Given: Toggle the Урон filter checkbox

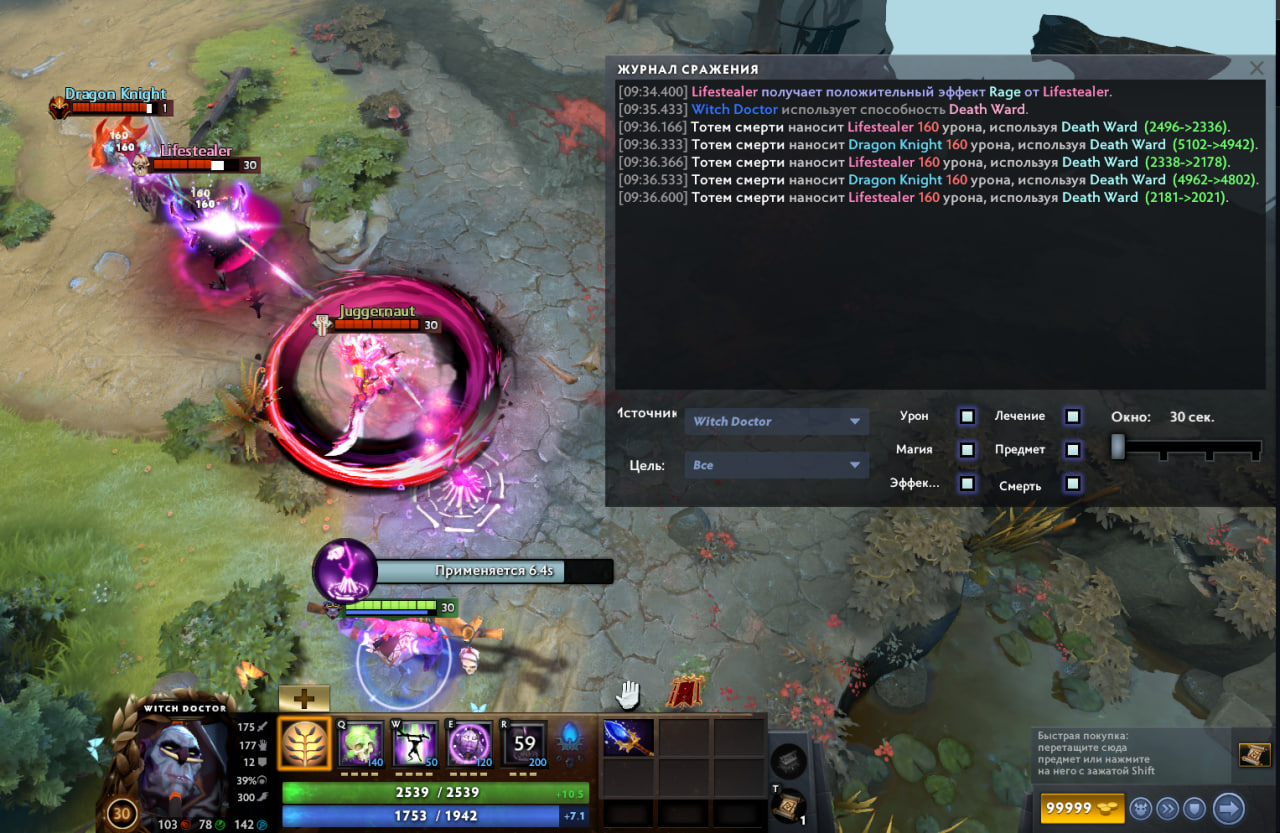Looking at the screenshot, I should (x=966, y=416).
